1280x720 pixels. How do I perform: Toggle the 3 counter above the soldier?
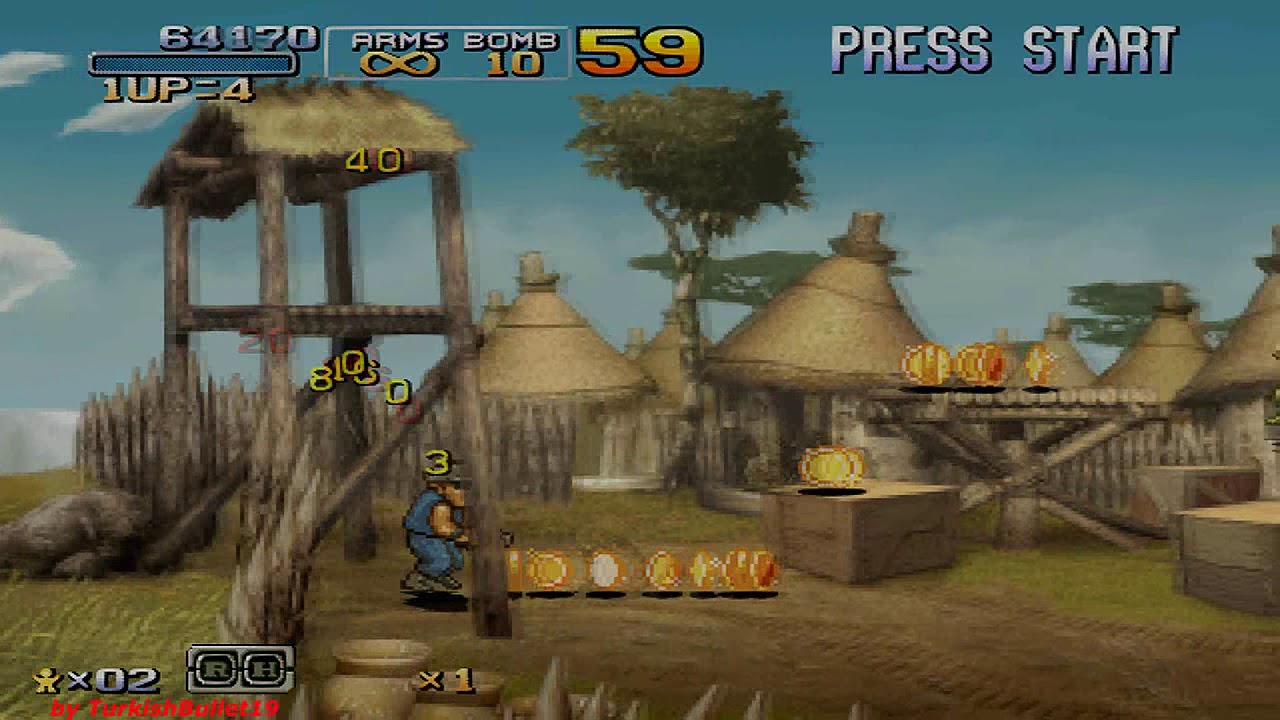pos(436,462)
